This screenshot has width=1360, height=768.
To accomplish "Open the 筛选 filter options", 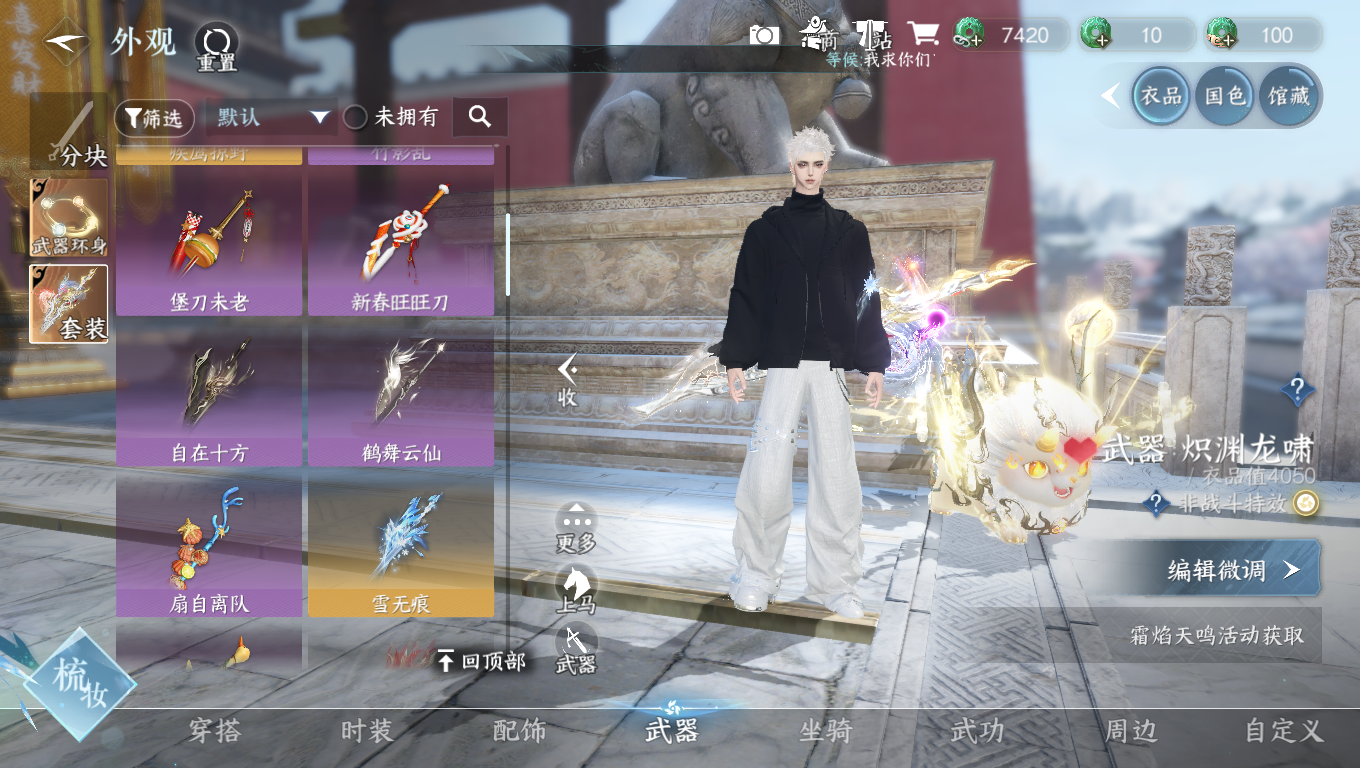I will (154, 118).
